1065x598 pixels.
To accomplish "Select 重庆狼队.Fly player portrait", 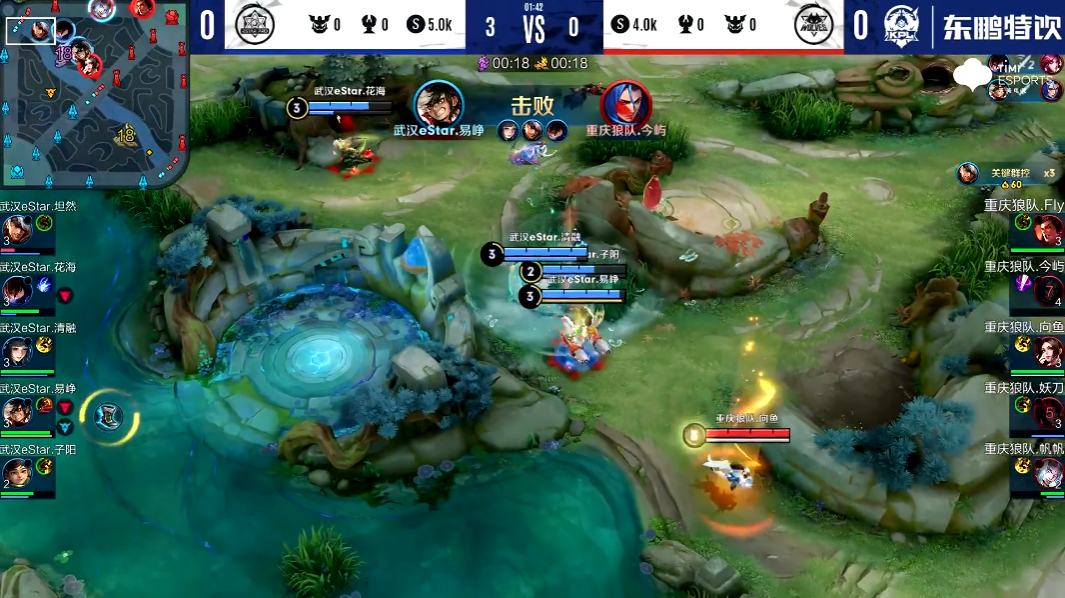I will click(1048, 230).
